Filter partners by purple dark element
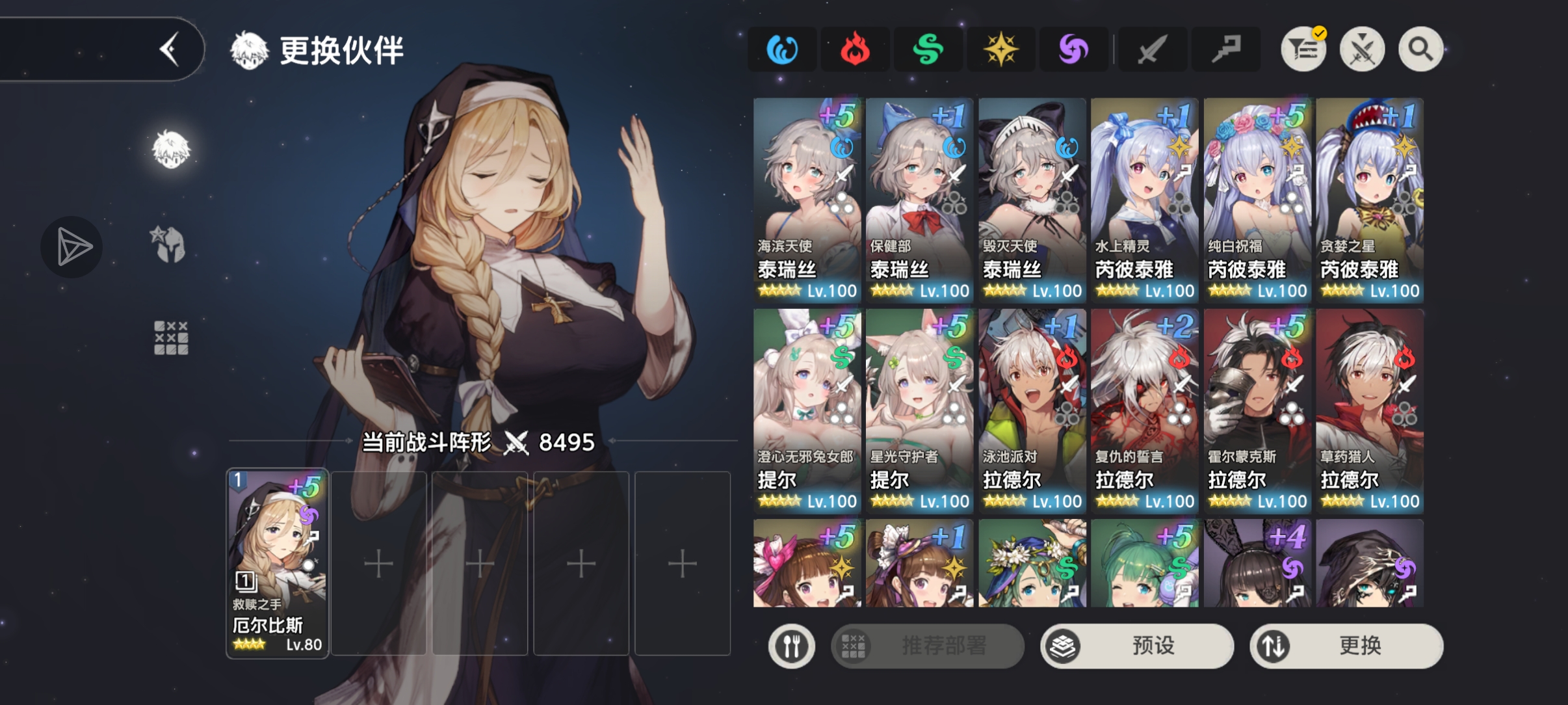This screenshot has height=705, width=1568. click(x=1073, y=49)
